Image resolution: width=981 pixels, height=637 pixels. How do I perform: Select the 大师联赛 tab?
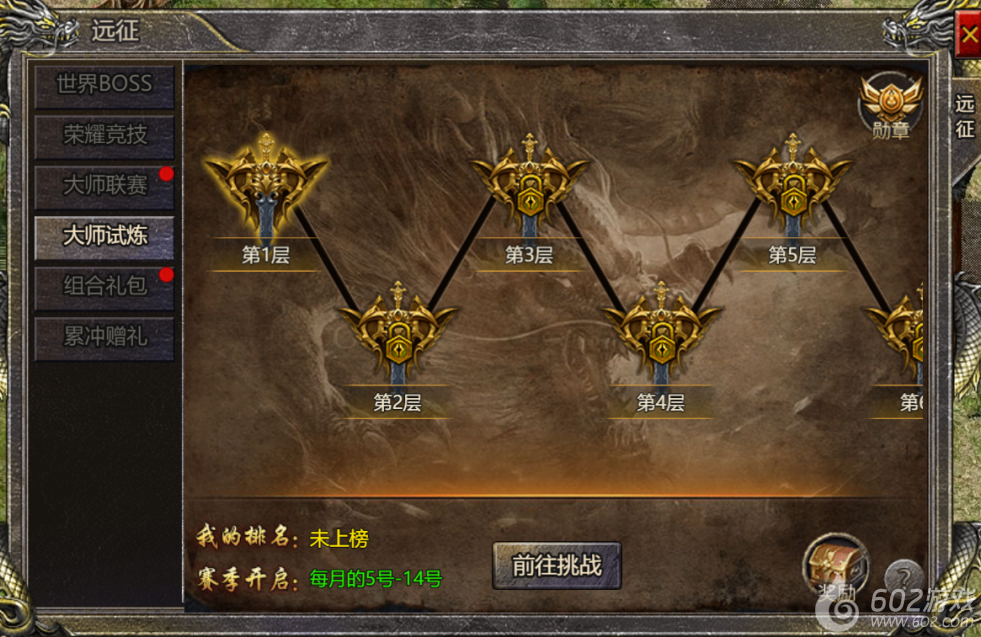(104, 186)
